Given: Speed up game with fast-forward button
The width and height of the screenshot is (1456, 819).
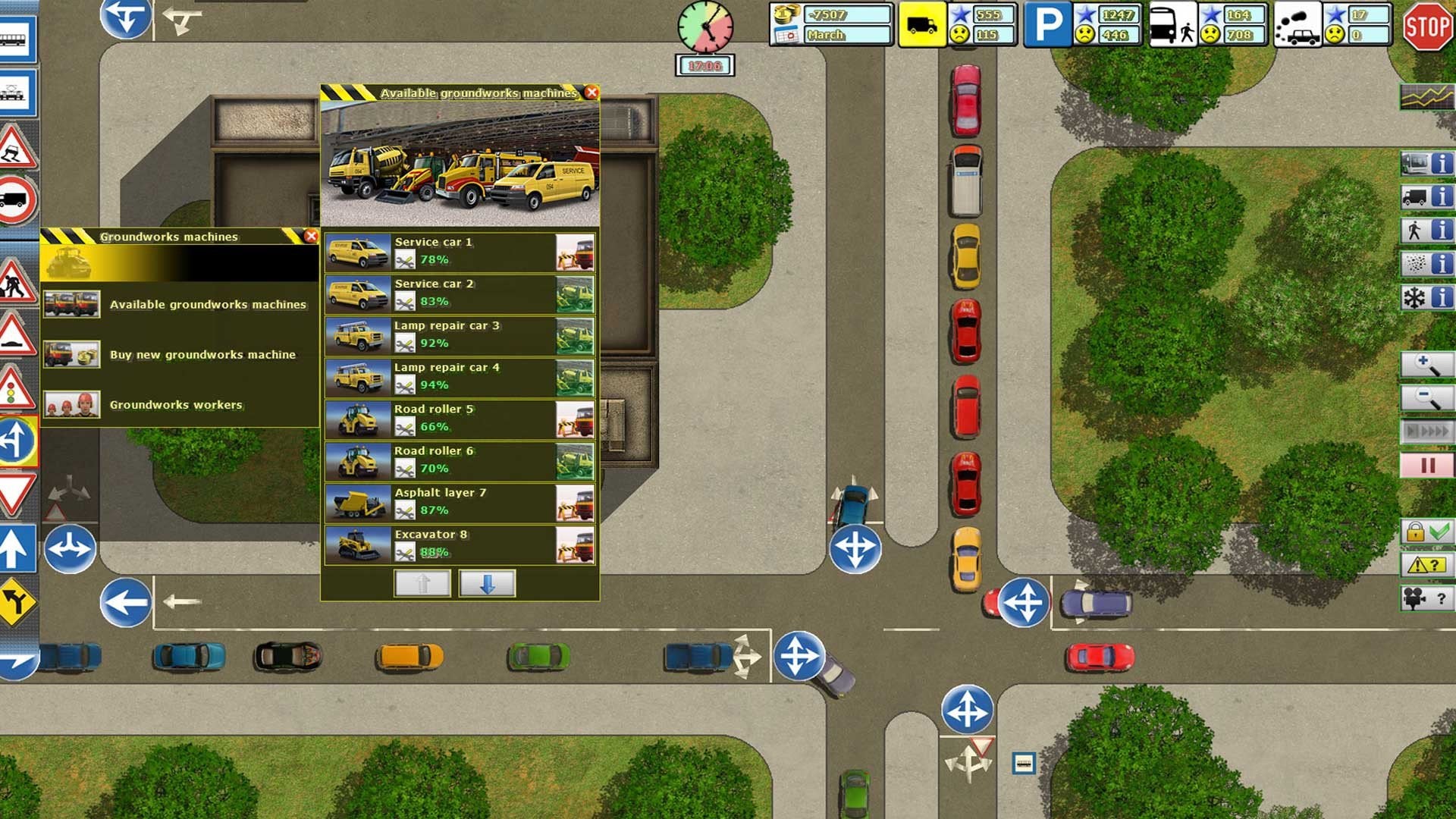Looking at the screenshot, I should point(1426,431).
